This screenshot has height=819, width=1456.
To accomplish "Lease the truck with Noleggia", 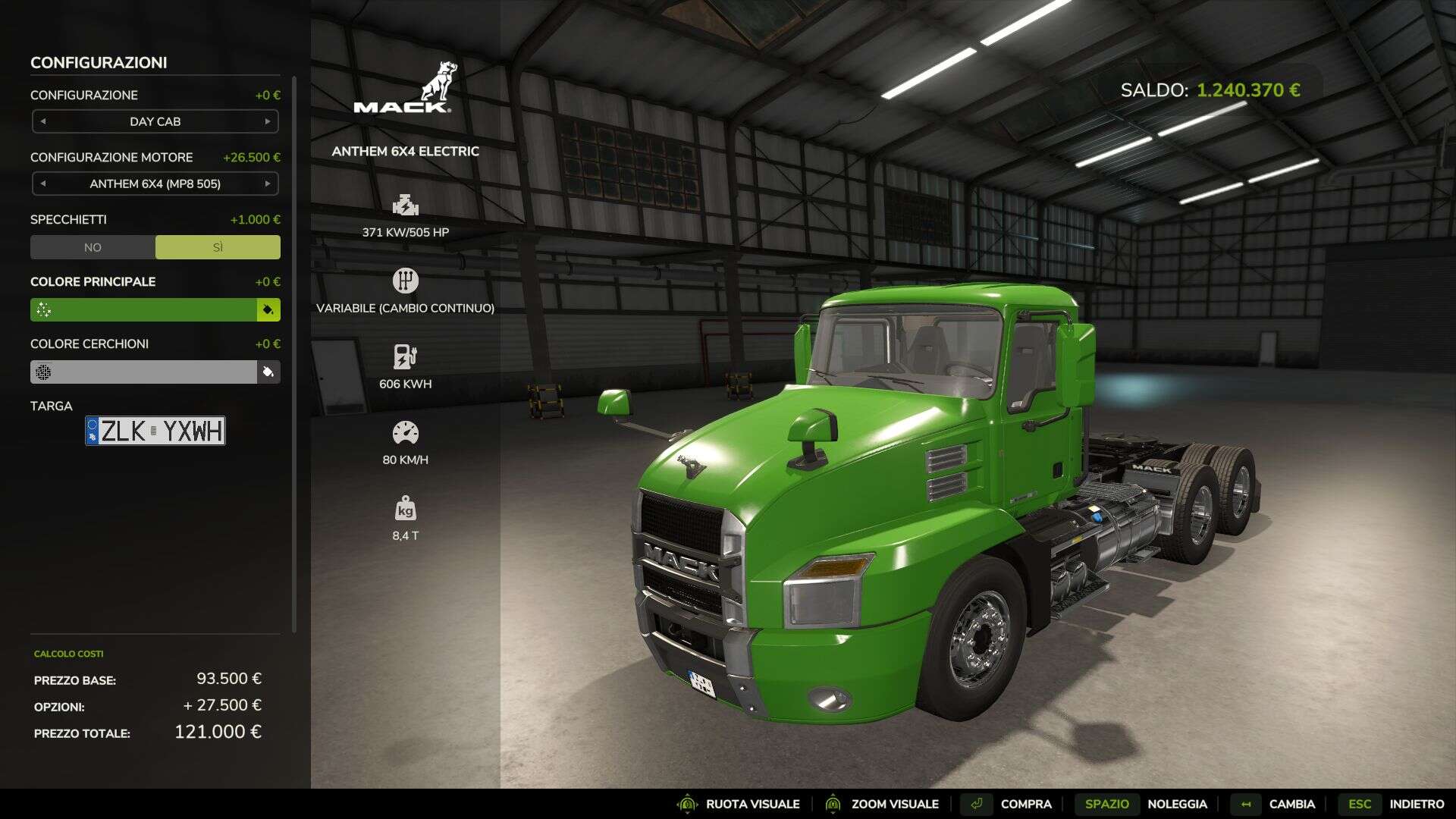I will 1146,804.
